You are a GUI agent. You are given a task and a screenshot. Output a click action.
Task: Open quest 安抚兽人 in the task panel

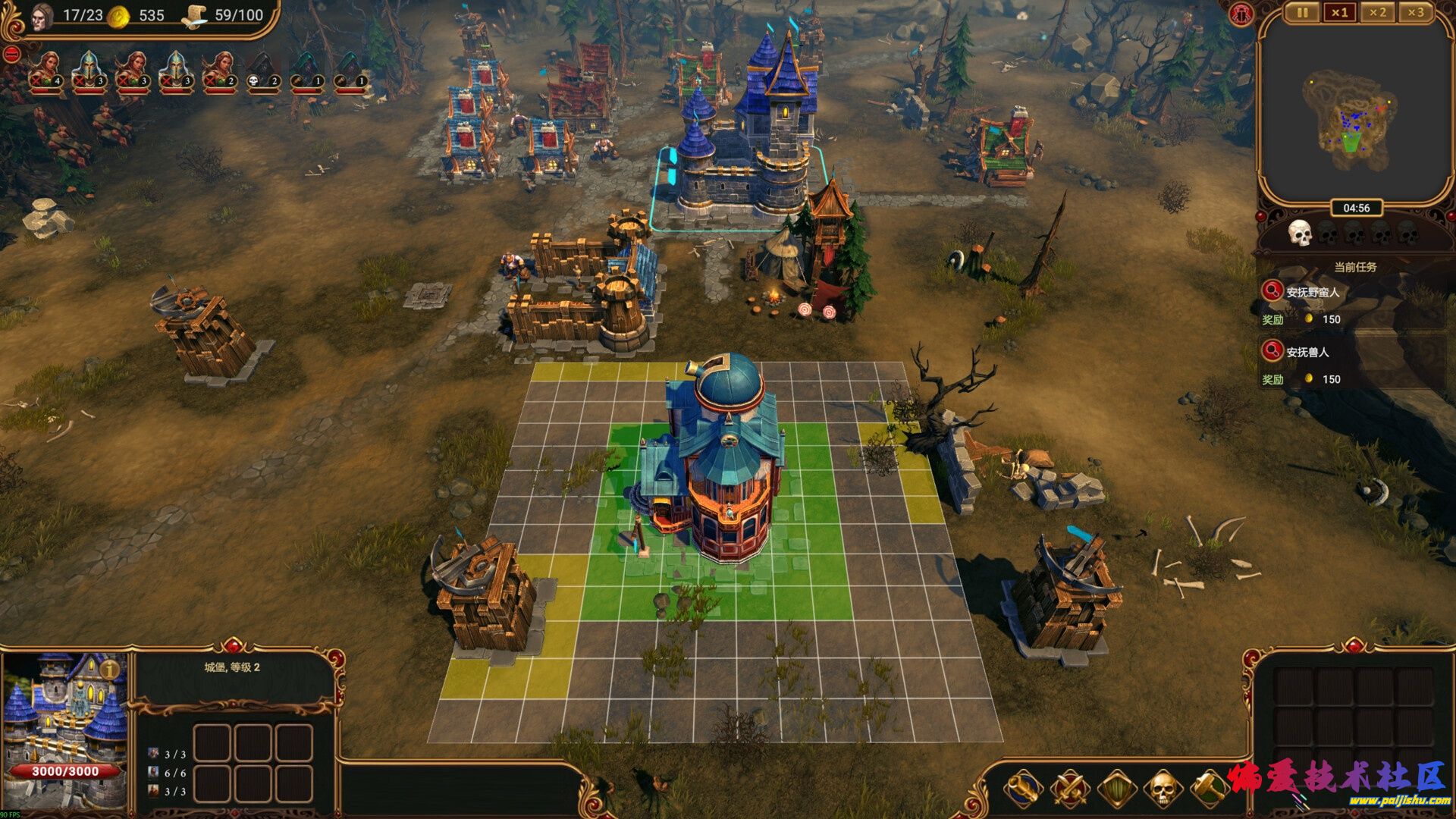(x=1308, y=351)
